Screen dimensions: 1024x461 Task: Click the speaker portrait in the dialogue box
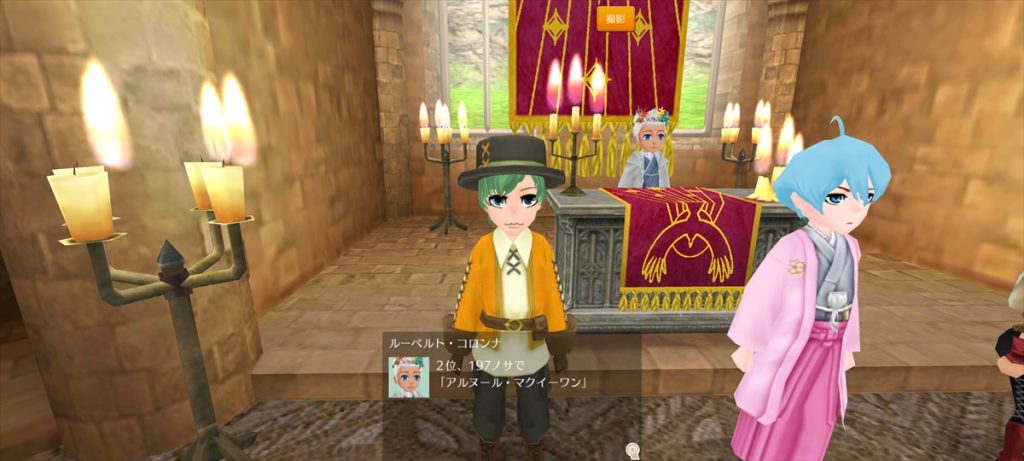click(409, 377)
